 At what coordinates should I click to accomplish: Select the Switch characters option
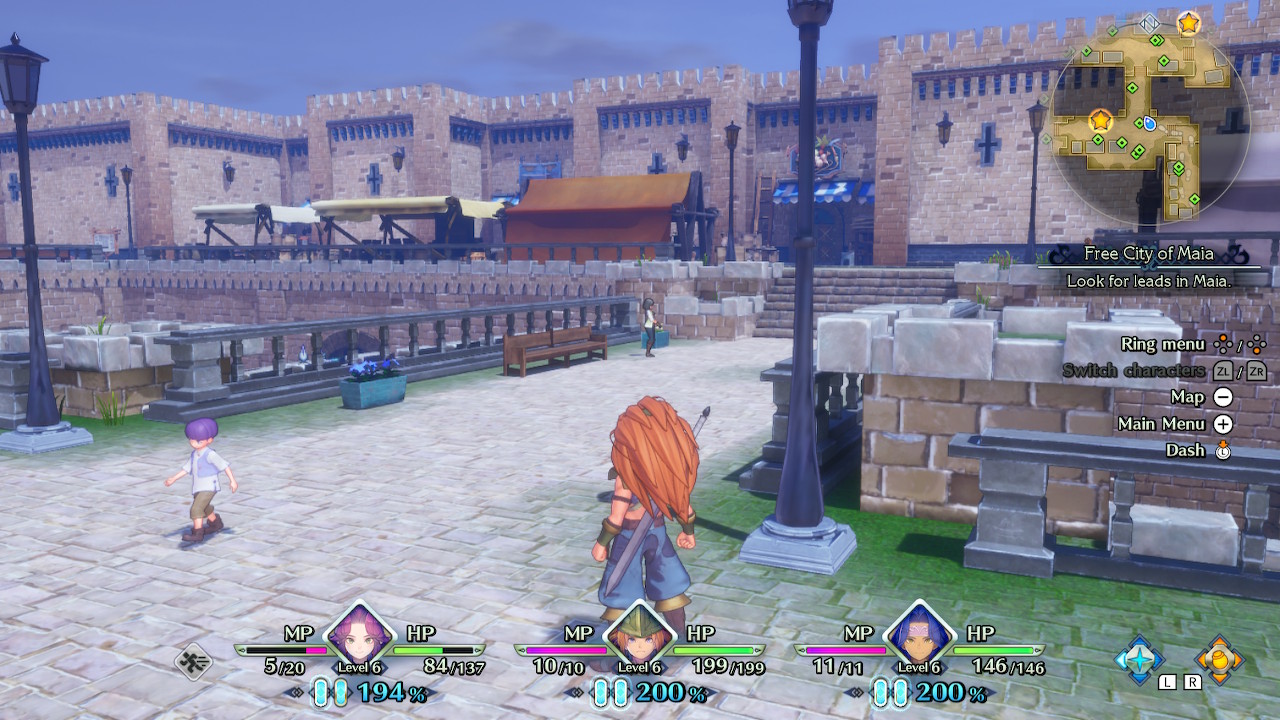(x=1133, y=371)
